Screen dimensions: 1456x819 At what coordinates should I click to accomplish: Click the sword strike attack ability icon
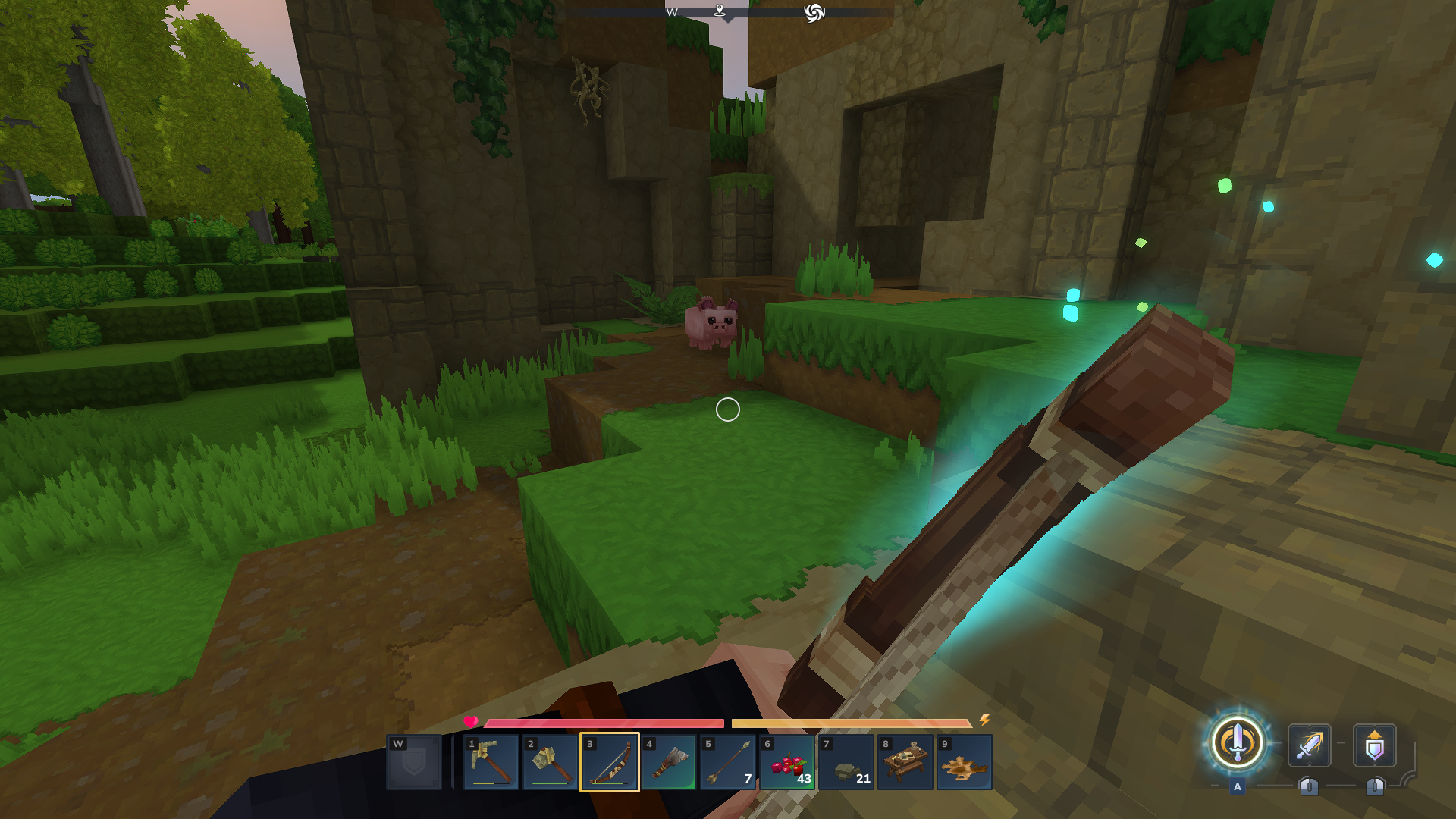(x=1309, y=745)
